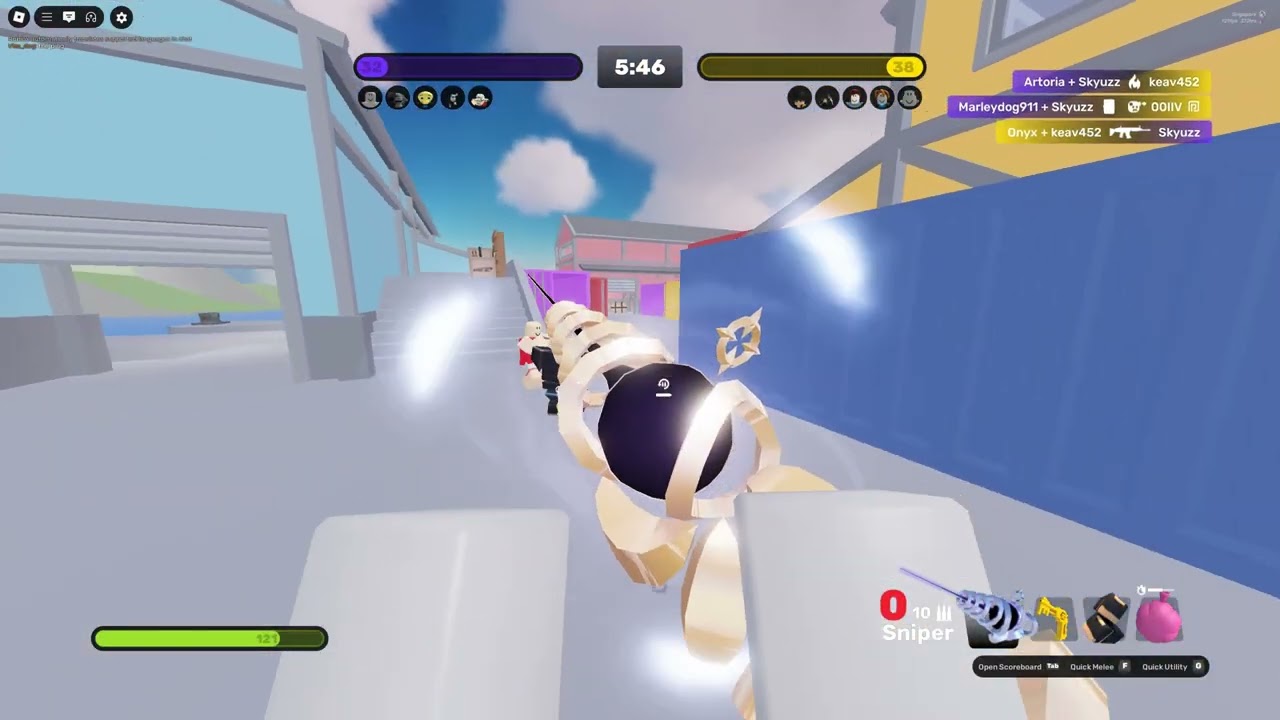The image size is (1280, 720).
Task: Toggle the chat window icon
Action: [x=69, y=17]
